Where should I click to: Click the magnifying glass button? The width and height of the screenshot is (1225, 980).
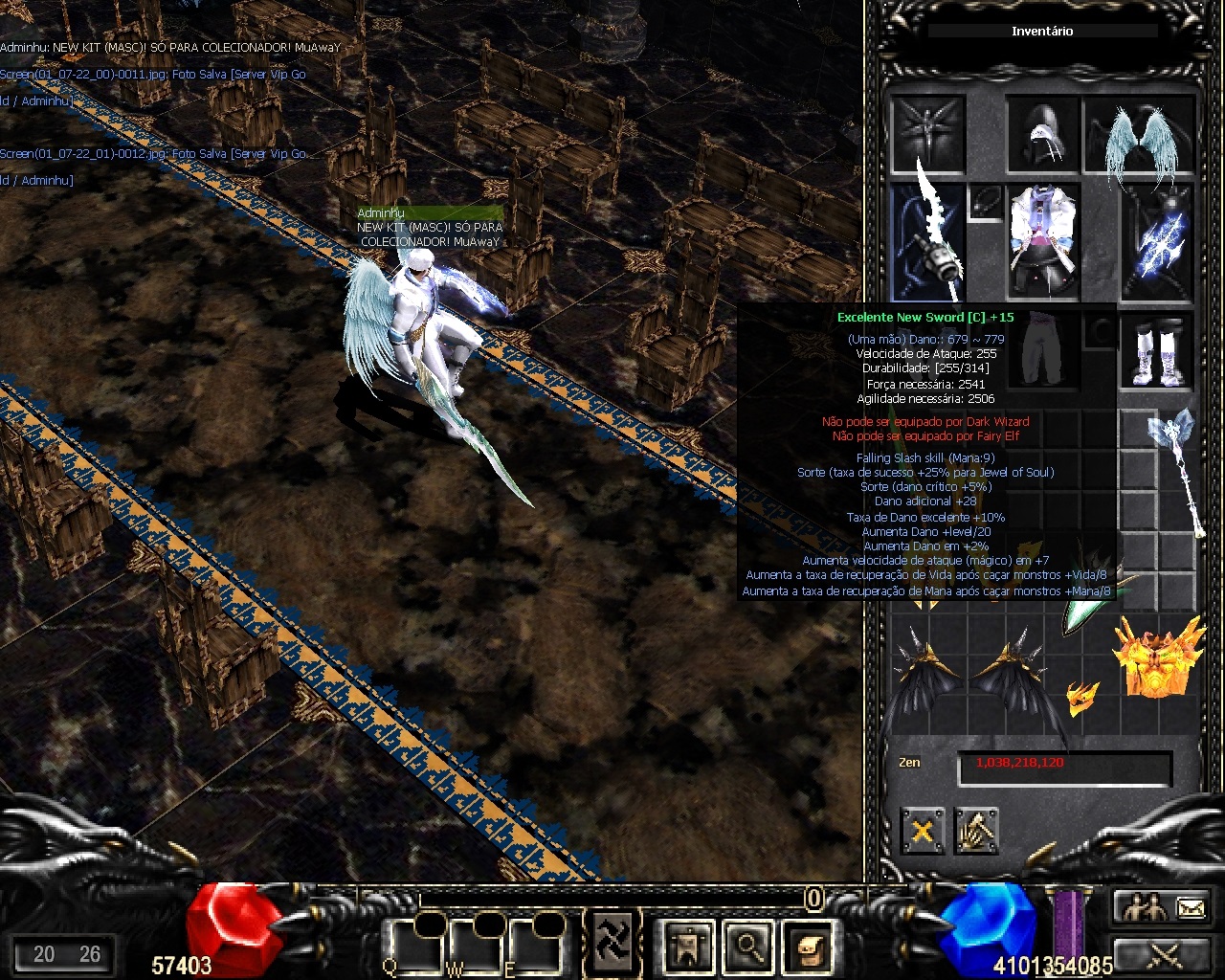[x=748, y=946]
